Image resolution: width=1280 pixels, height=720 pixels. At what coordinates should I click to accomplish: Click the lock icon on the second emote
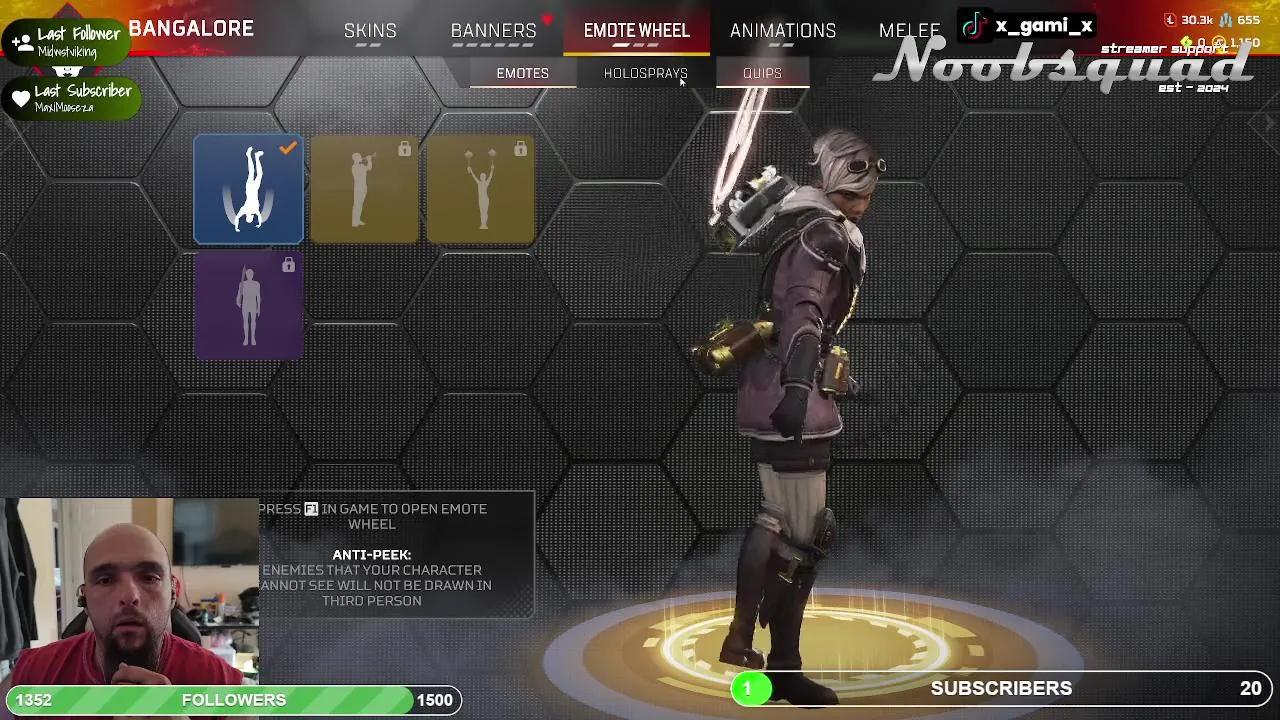(x=406, y=147)
